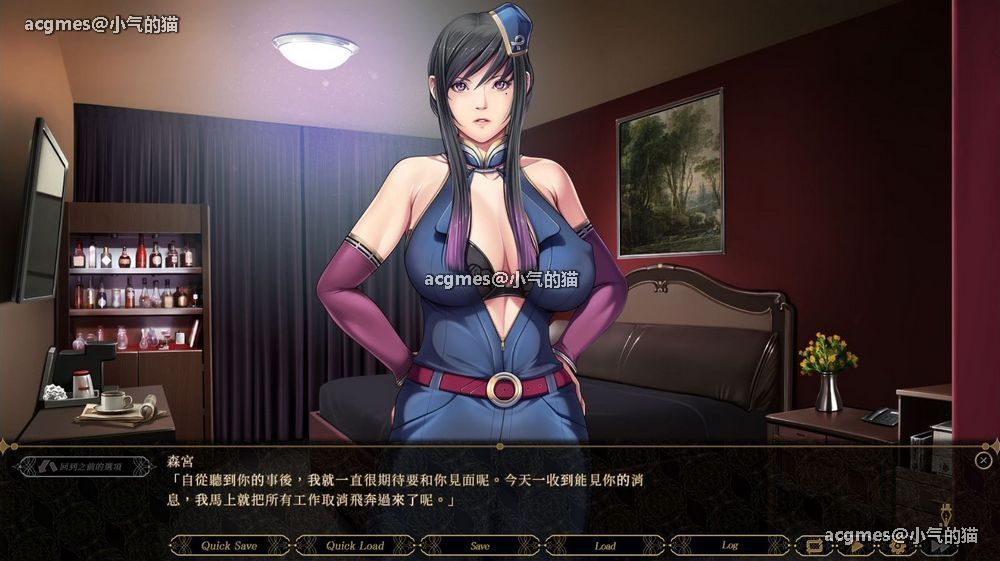Return to the previous choice
Viewport: 1000px width, 561px height.
tap(80, 466)
